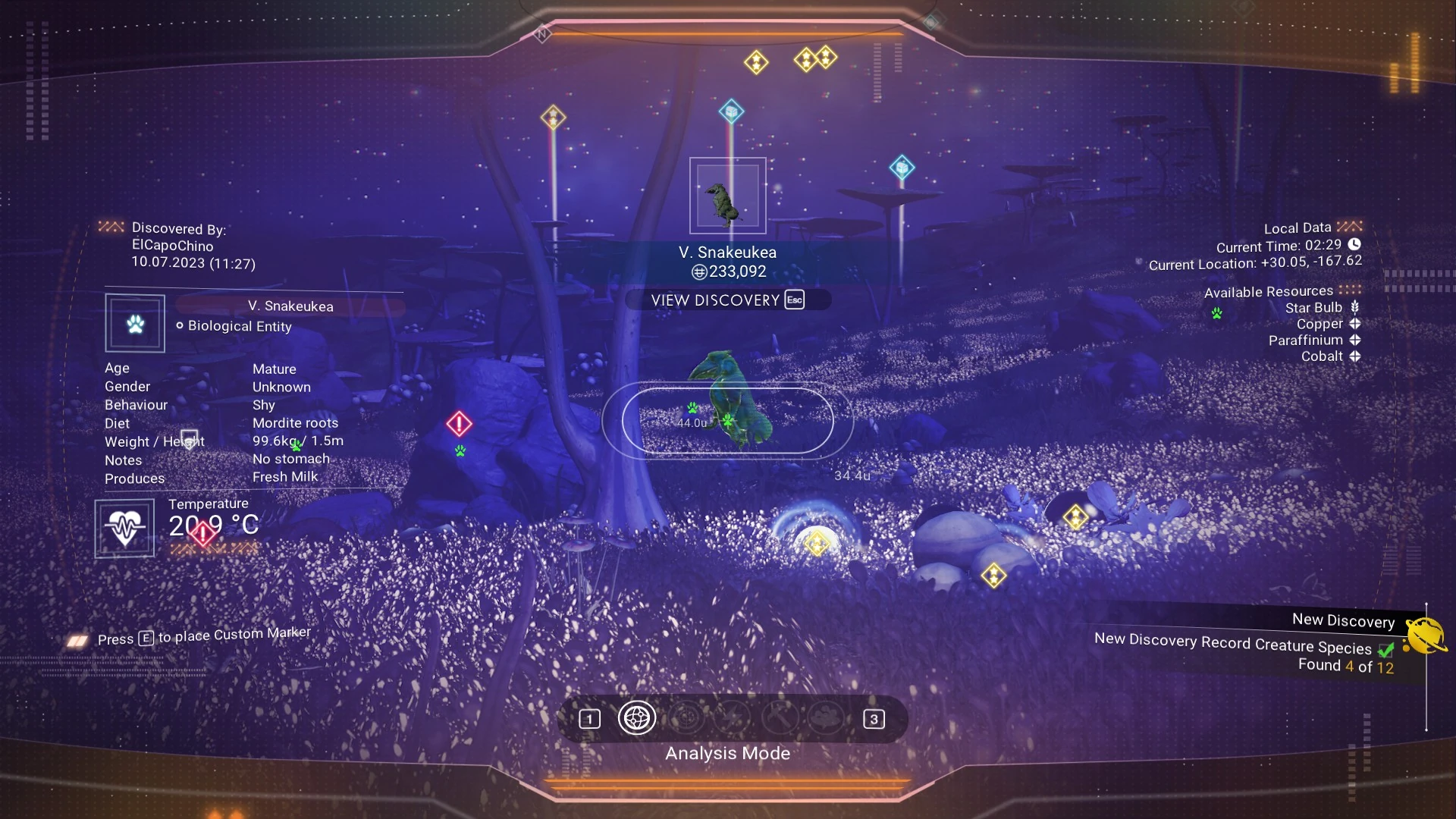Click the heartbeat temperature hazard icon

[124, 528]
